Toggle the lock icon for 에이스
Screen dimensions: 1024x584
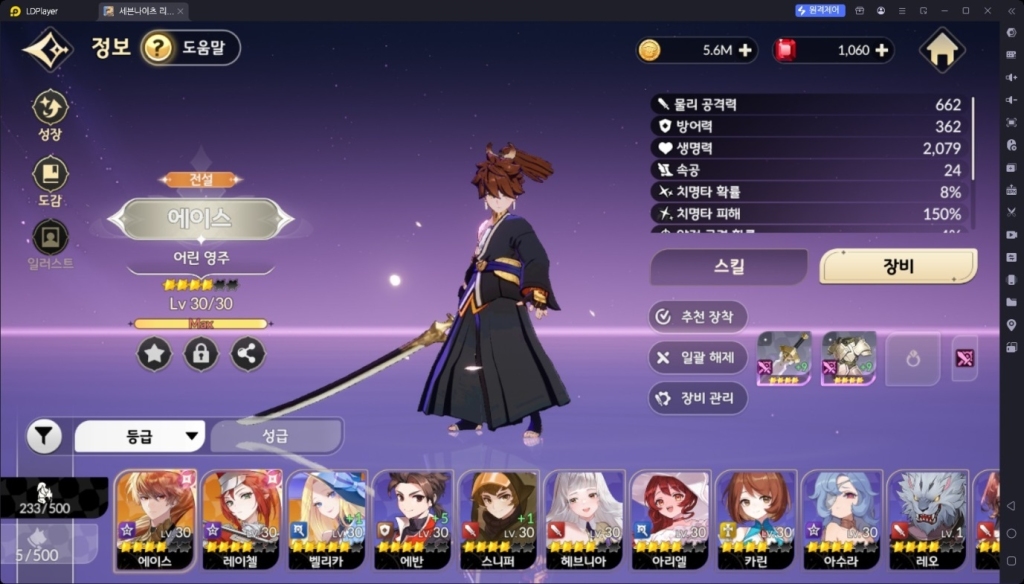[201, 353]
